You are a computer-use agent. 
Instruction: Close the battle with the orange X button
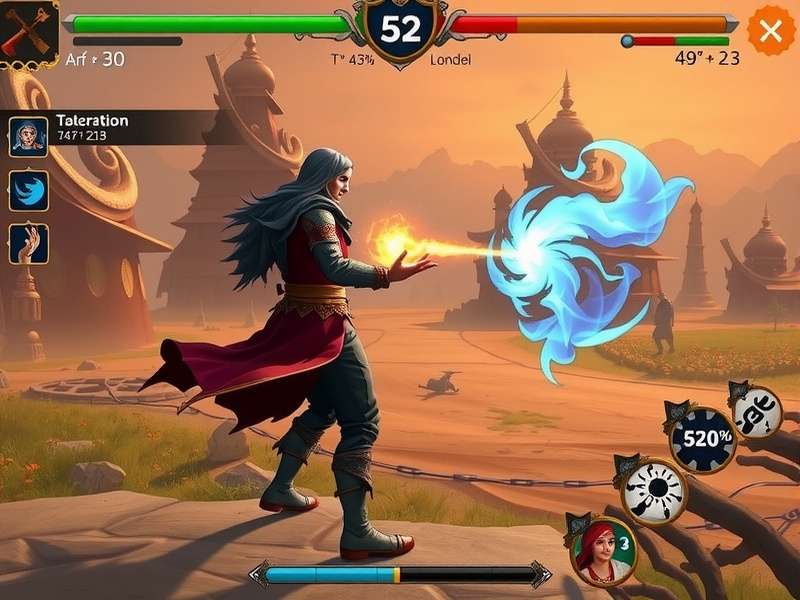[x=770, y=31]
